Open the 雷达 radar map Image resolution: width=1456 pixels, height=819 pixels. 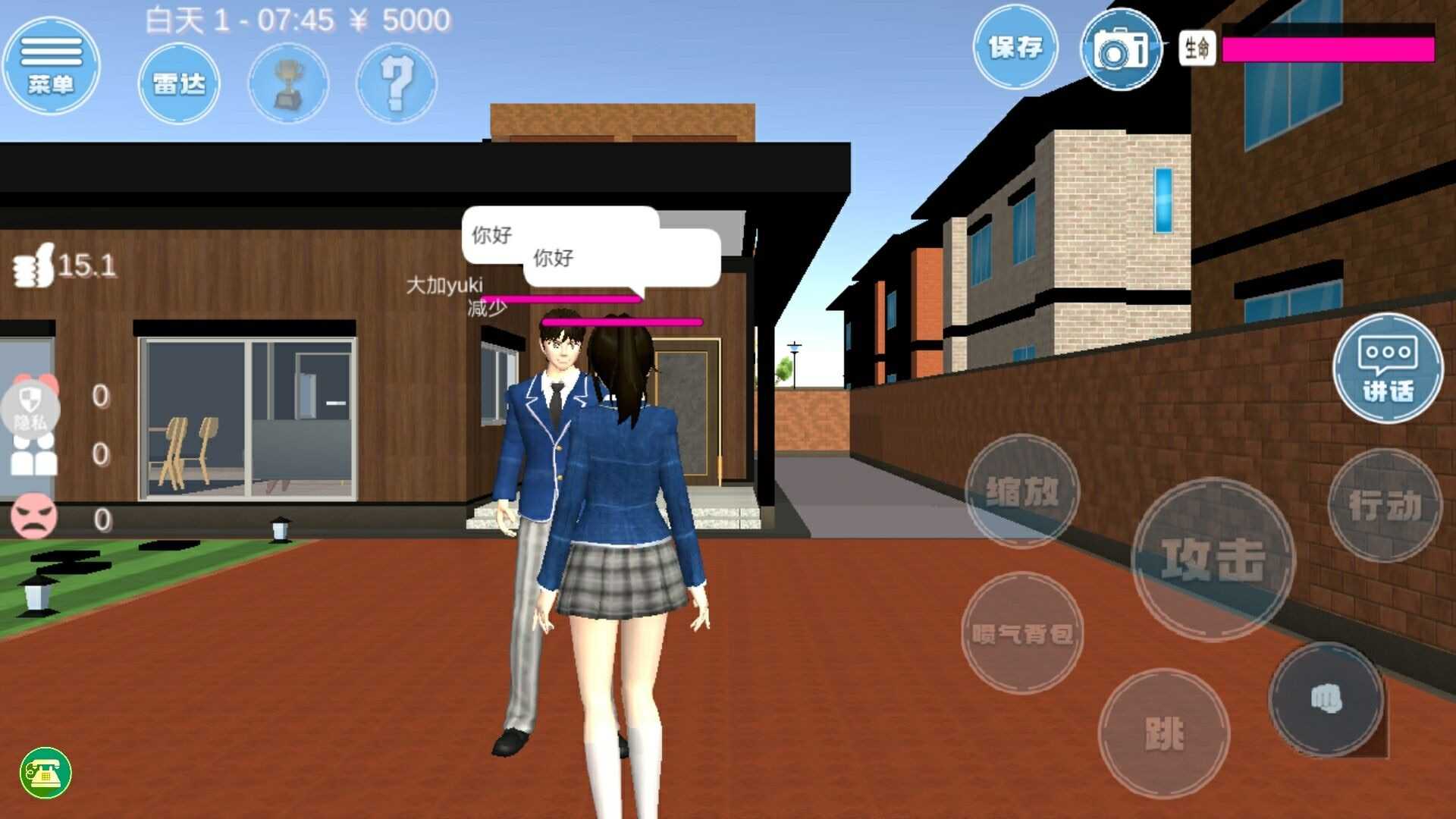click(x=179, y=83)
